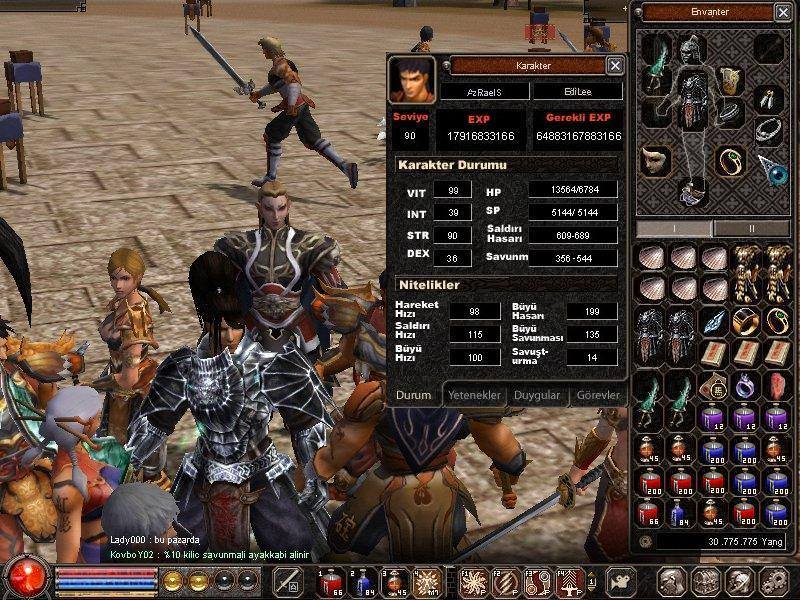Select the Durum tab
Image resolution: width=800 pixels, height=600 pixels.
click(413, 395)
